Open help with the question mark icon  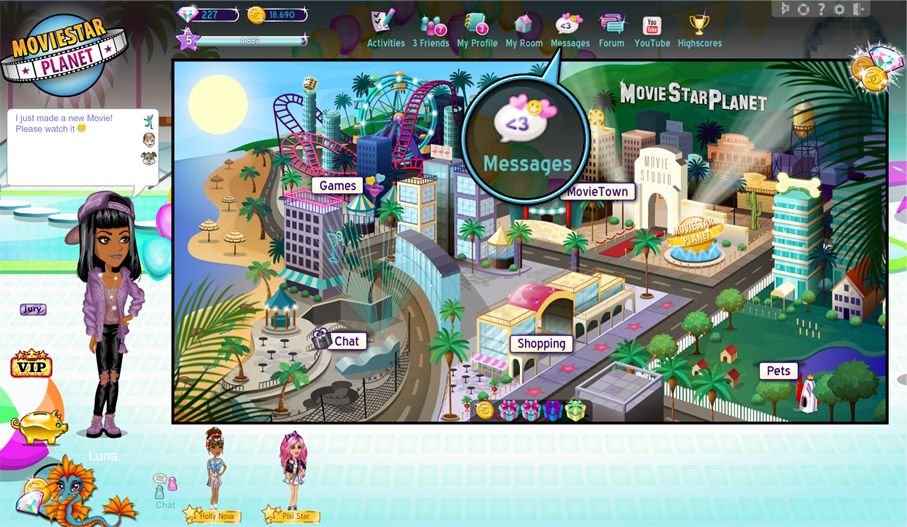click(821, 9)
